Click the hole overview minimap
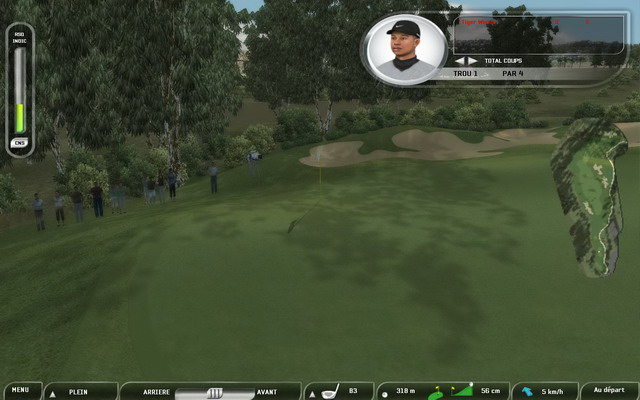Viewport: 640px width, 400px height. coord(591,195)
